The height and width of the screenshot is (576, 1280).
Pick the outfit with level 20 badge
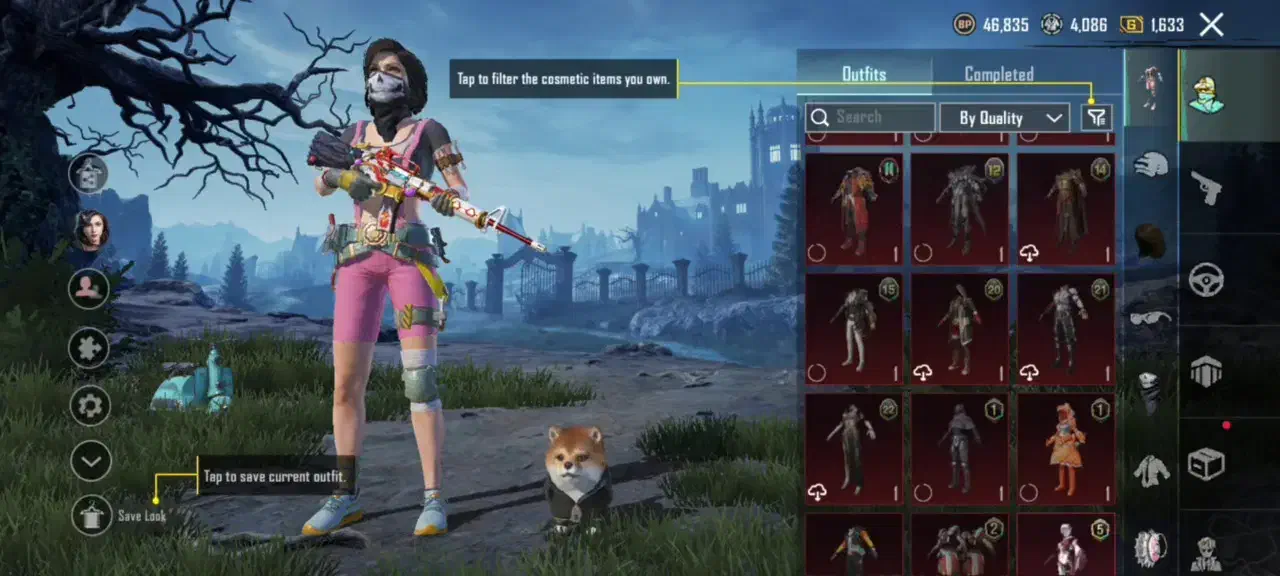pyautogui.click(x=960, y=329)
